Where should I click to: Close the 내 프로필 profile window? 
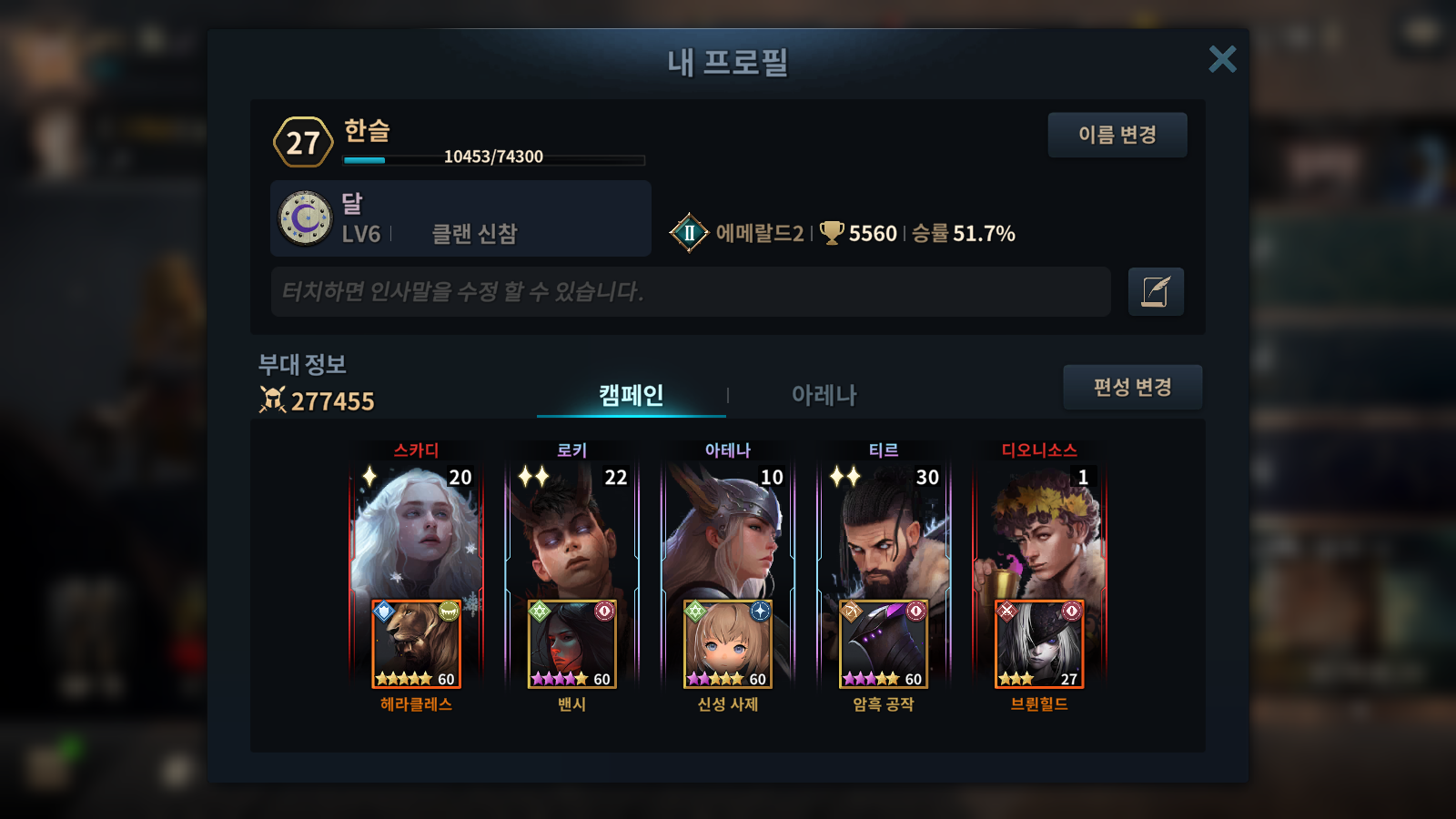(x=1222, y=59)
